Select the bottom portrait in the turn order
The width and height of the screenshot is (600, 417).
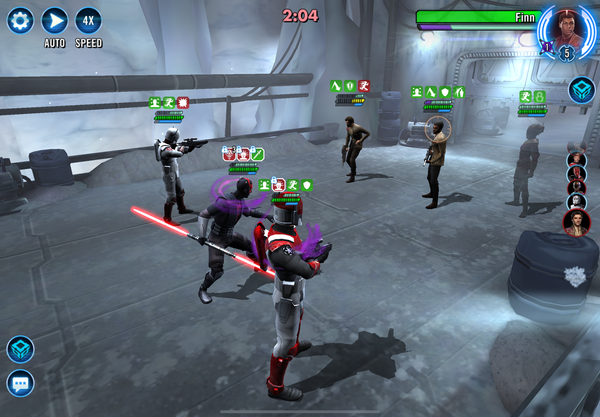pyautogui.click(x=577, y=222)
